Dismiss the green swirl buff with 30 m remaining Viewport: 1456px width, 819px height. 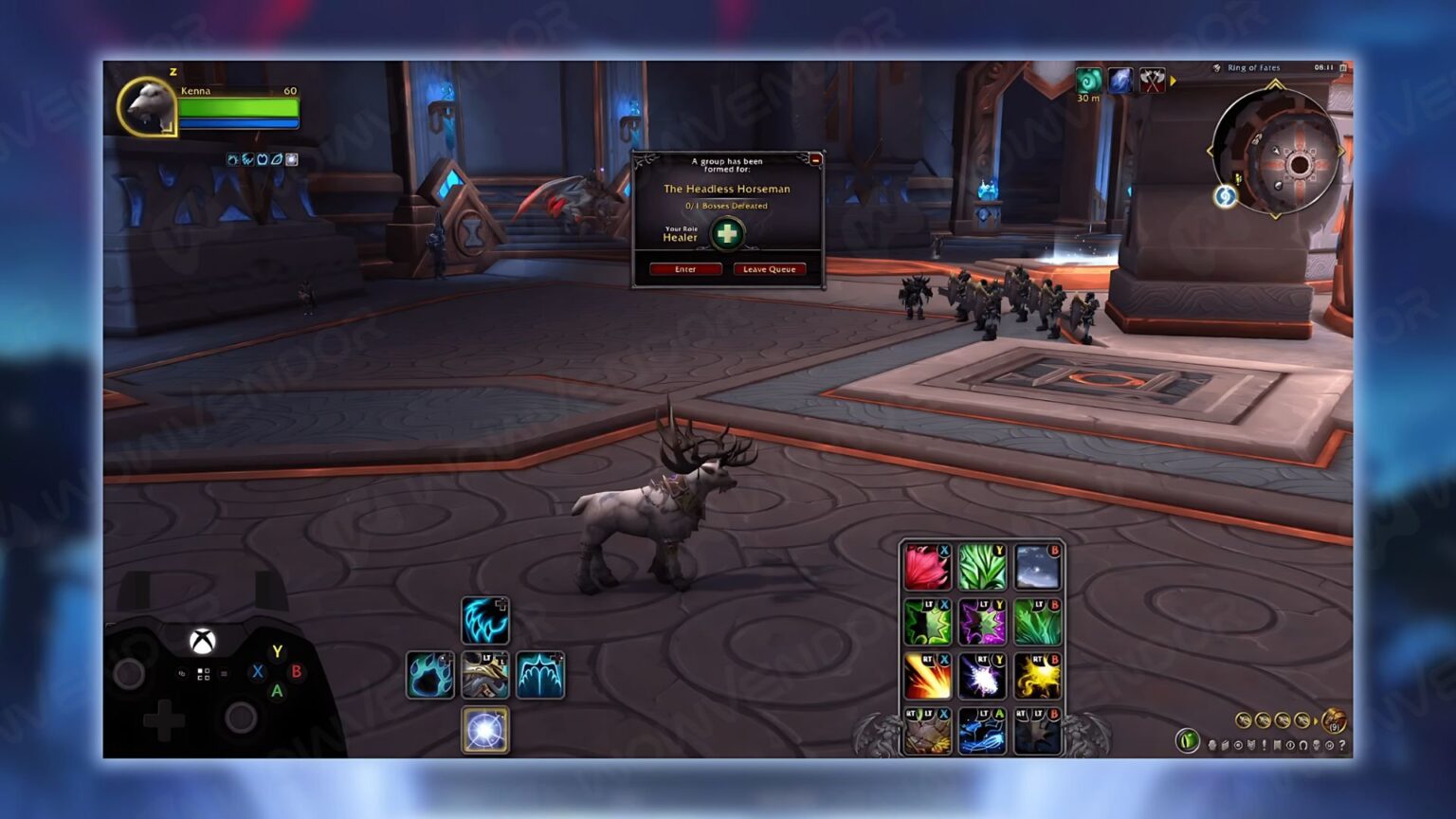1088,81
